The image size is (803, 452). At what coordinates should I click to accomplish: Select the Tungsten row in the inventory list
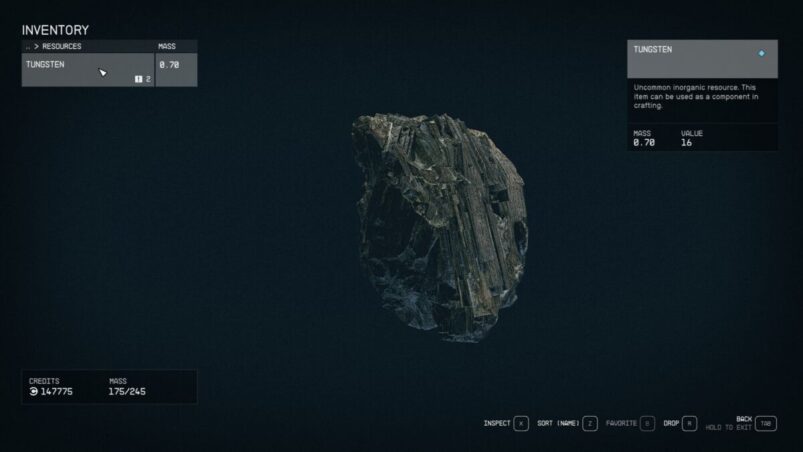[88, 70]
